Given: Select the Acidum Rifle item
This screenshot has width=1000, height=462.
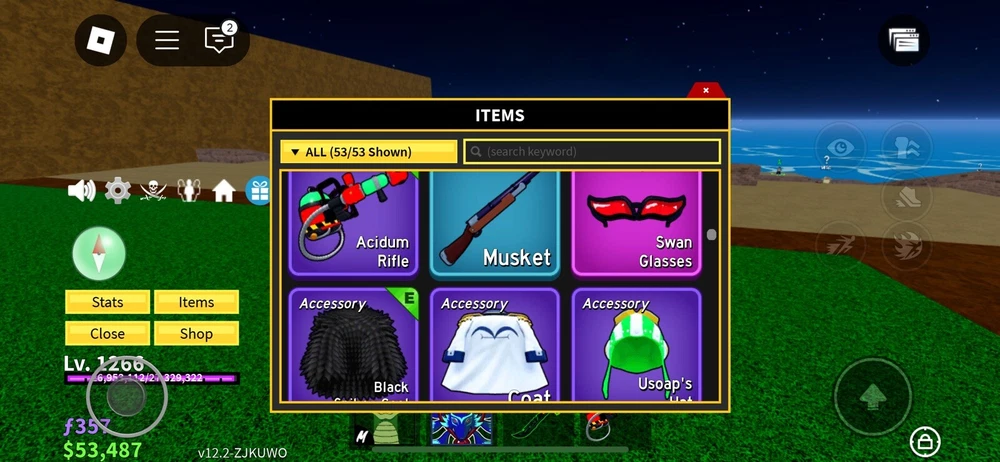Looking at the screenshot, I should [x=353, y=223].
